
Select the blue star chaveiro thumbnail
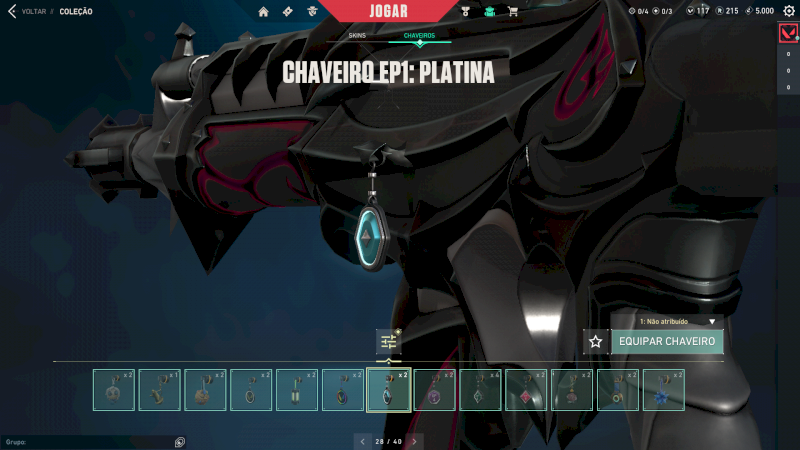[663, 390]
